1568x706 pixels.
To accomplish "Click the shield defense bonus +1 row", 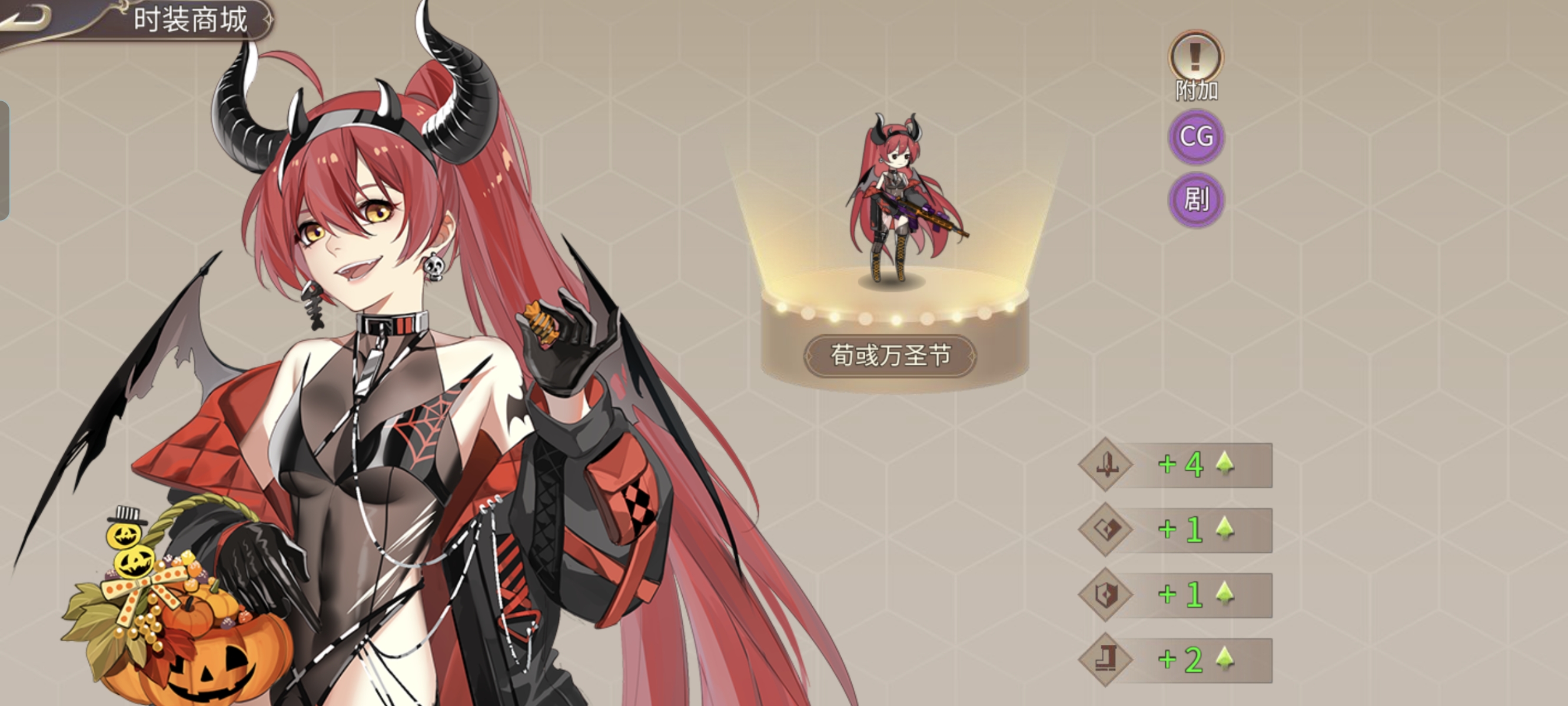I will [1176, 595].
